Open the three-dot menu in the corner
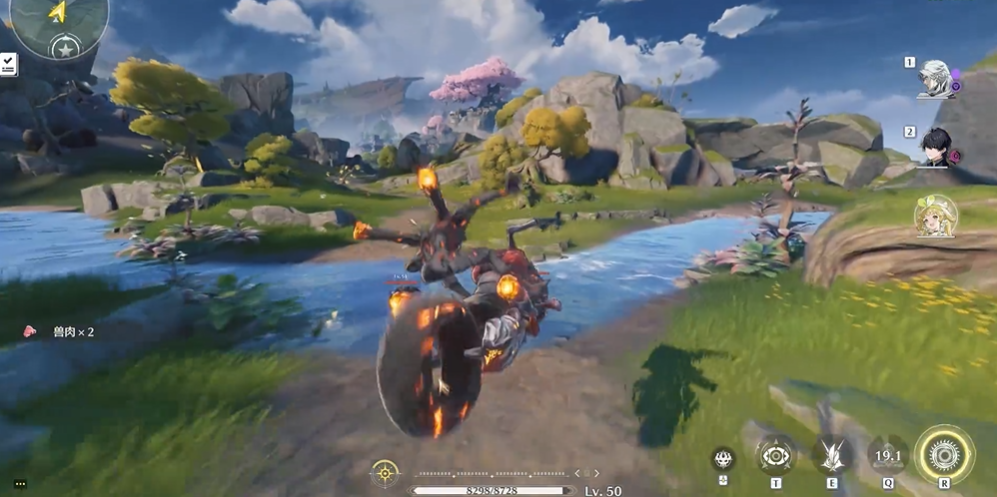This screenshot has width=997, height=497. click(19, 484)
